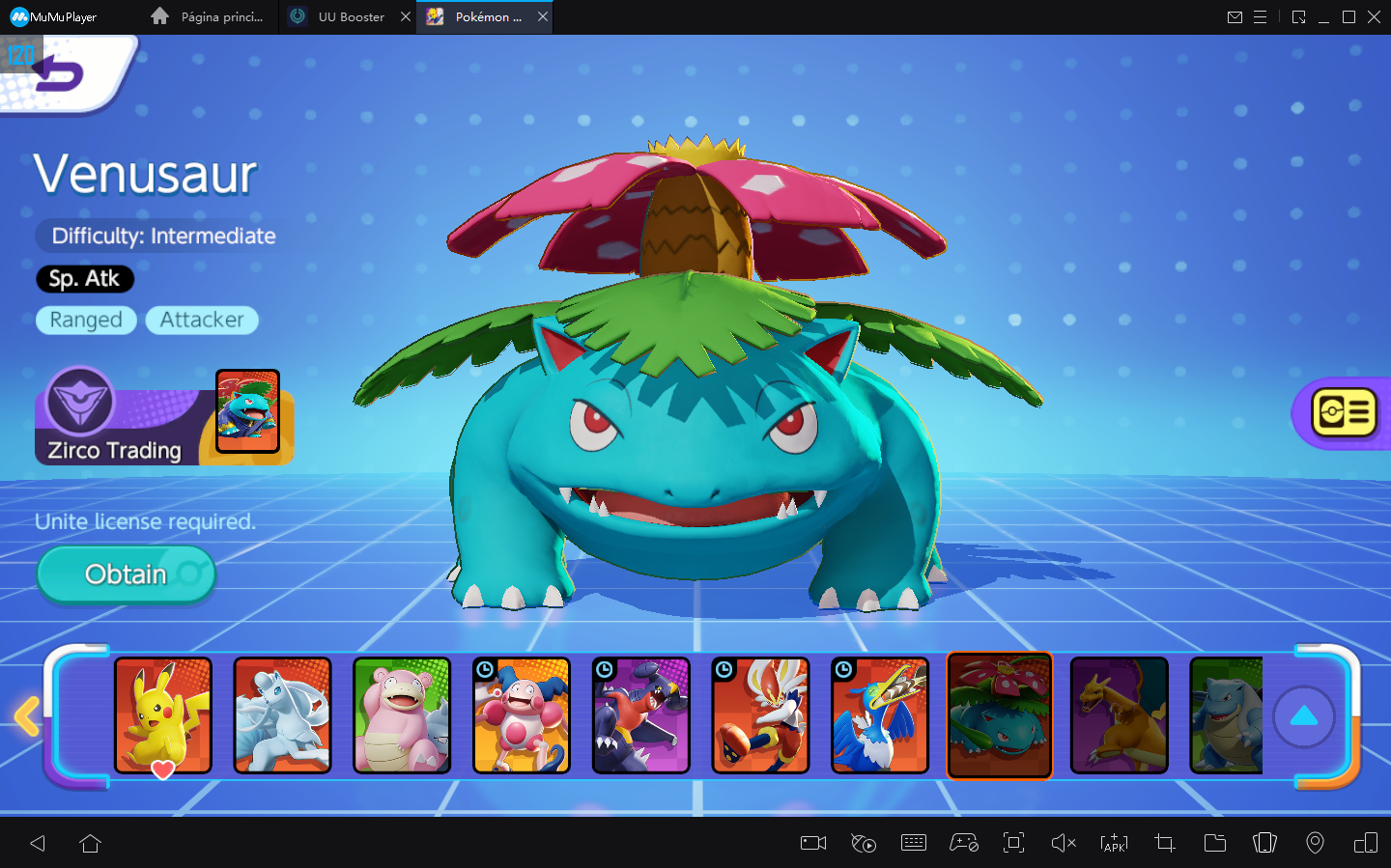
Task: Select the highlighted Venusaur portrait
Action: pyautogui.click(x=1000, y=715)
